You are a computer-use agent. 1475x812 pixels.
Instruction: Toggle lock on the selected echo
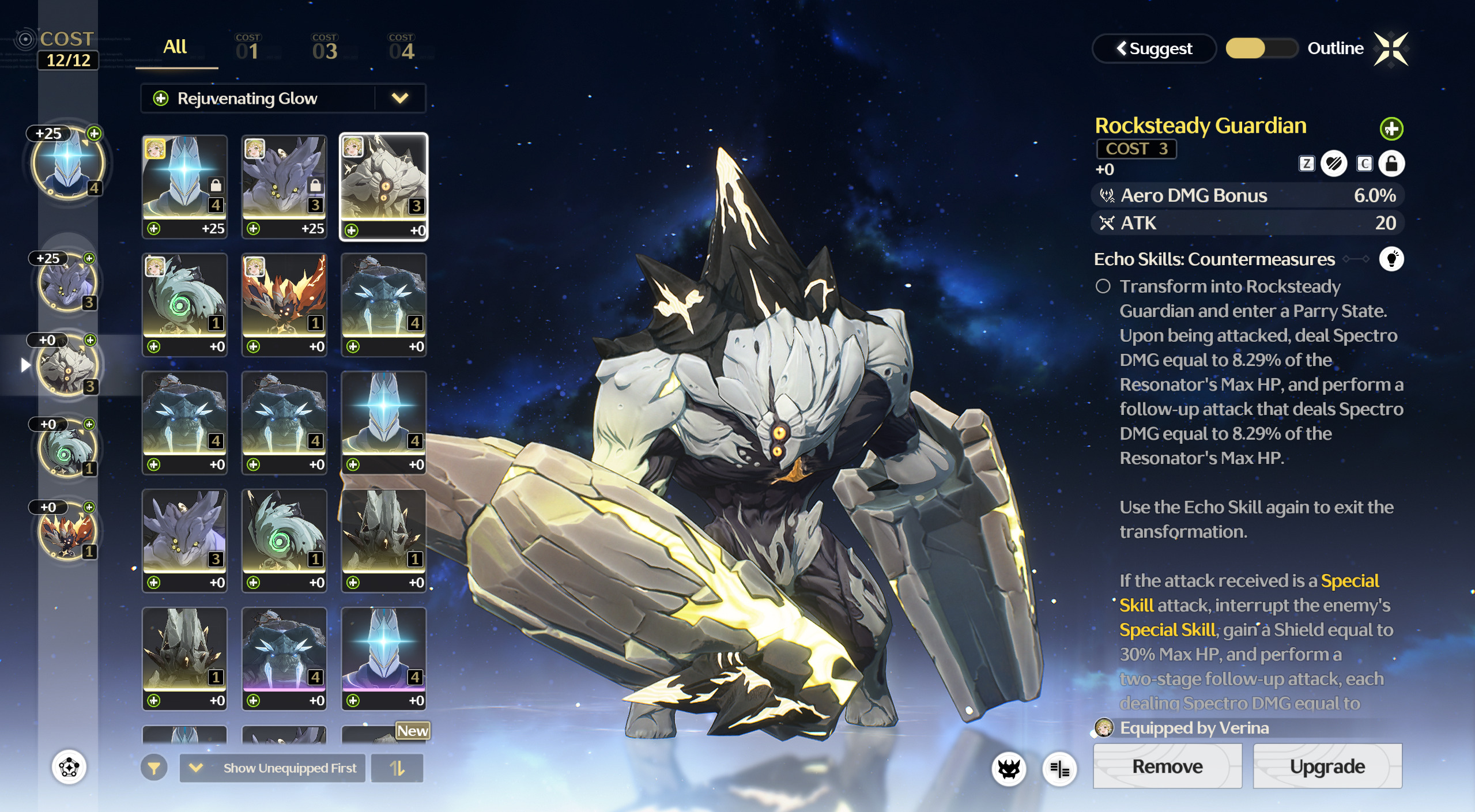click(x=1391, y=164)
